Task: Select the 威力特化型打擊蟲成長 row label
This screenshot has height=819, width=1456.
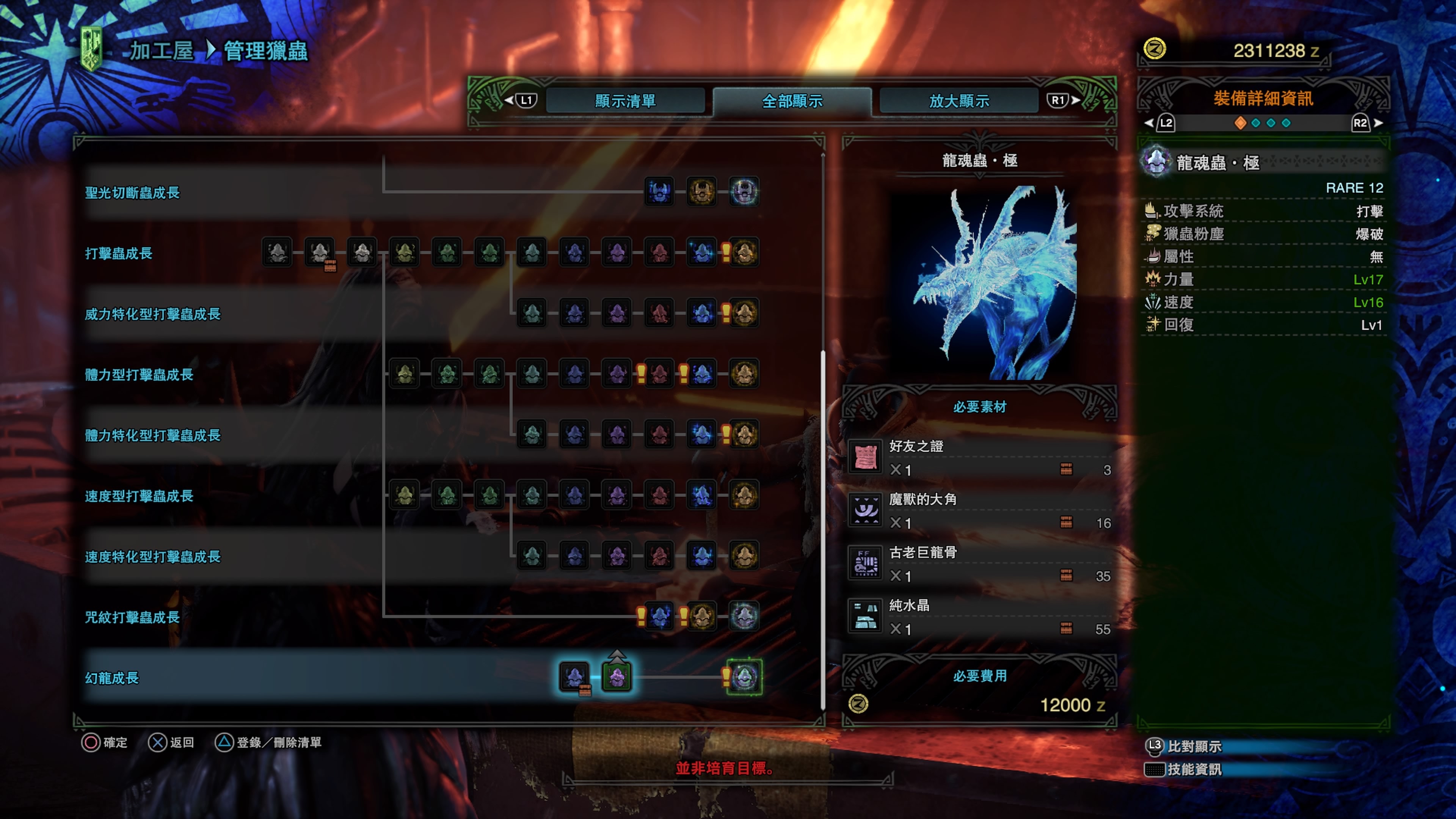Action: [152, 314]
